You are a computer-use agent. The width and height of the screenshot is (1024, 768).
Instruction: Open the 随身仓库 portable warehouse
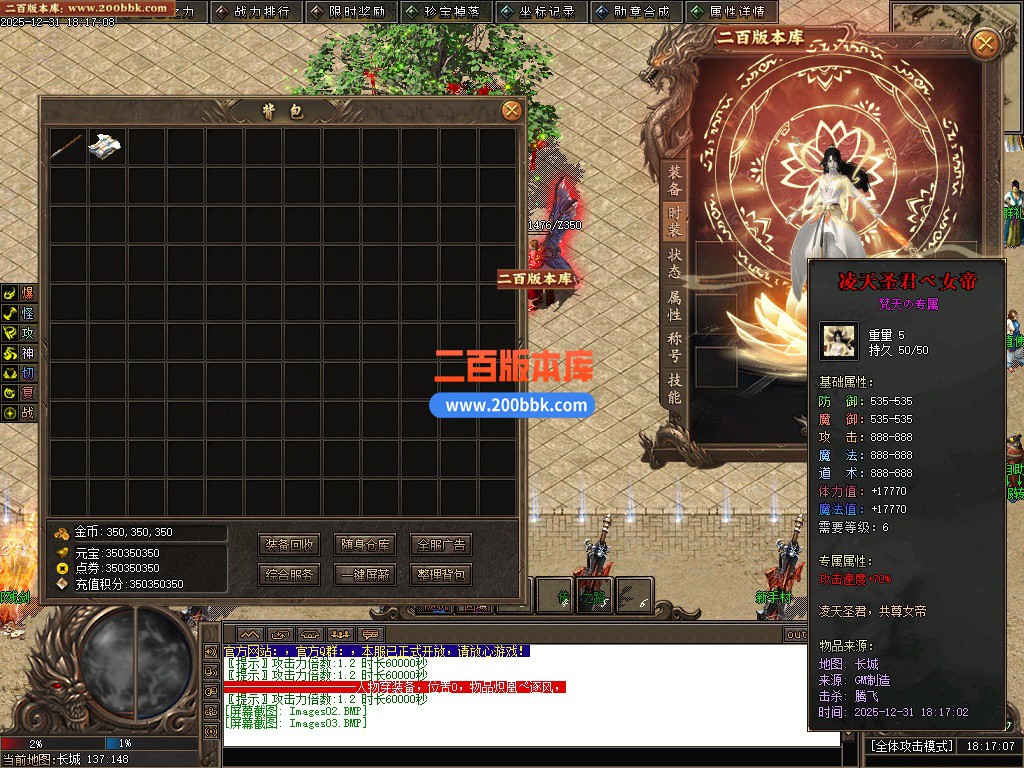[x=365, y=545]
